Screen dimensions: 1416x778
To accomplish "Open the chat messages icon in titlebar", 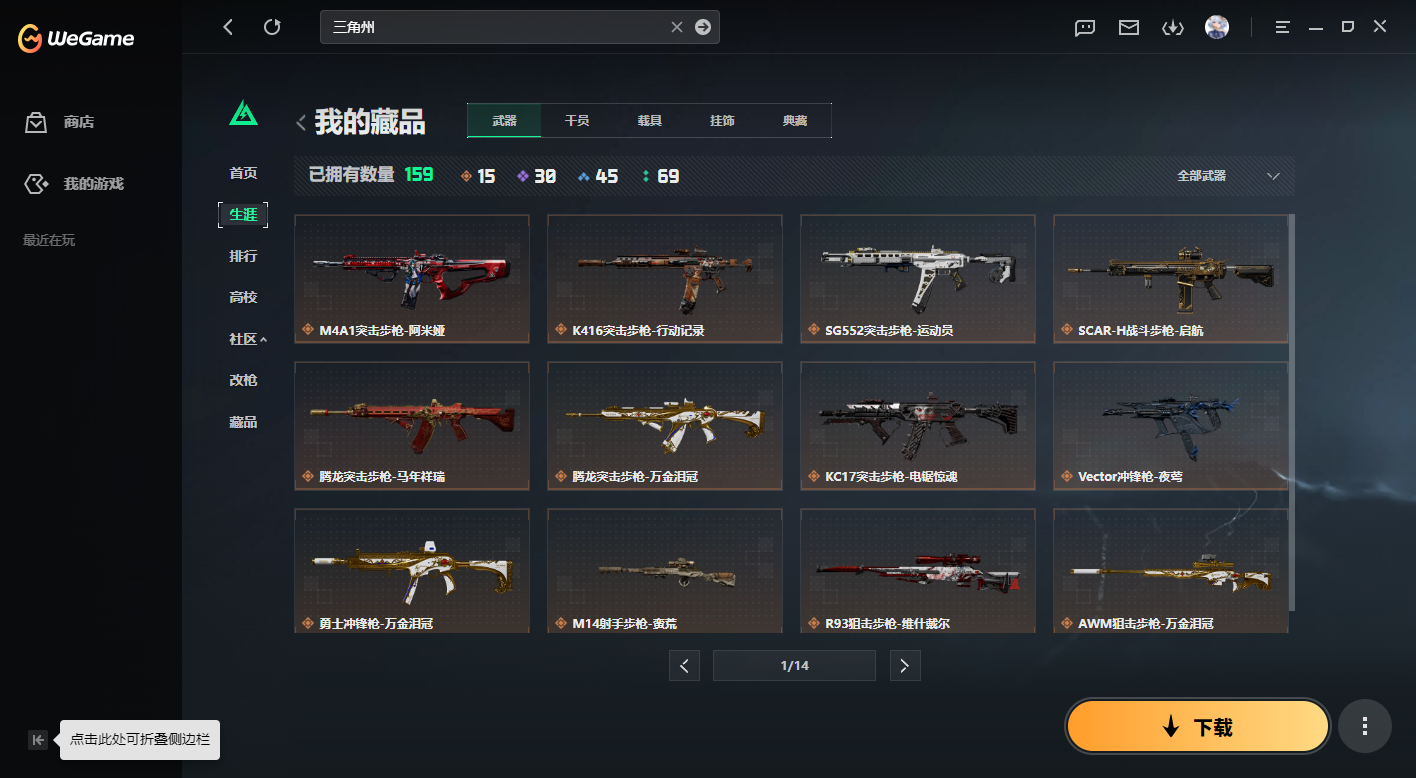I will point(1084,27).
